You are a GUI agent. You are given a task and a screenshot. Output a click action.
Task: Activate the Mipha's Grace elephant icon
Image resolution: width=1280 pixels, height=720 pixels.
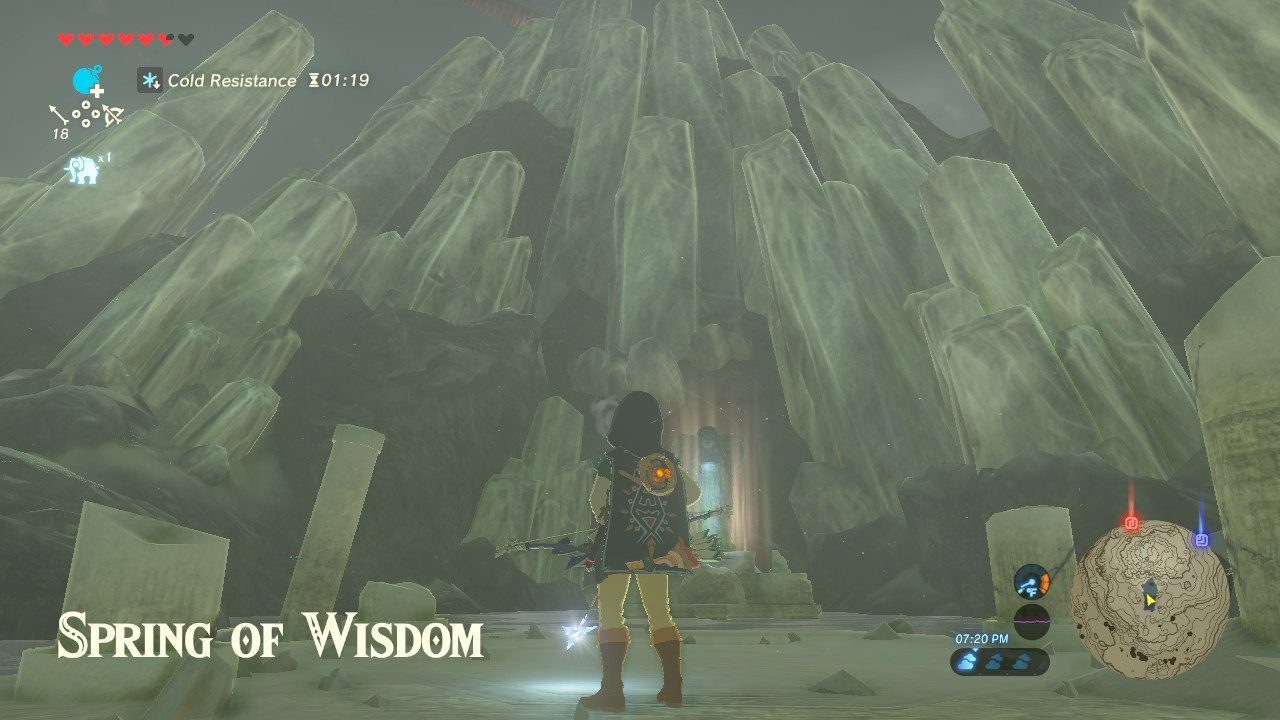pos(81,168)
